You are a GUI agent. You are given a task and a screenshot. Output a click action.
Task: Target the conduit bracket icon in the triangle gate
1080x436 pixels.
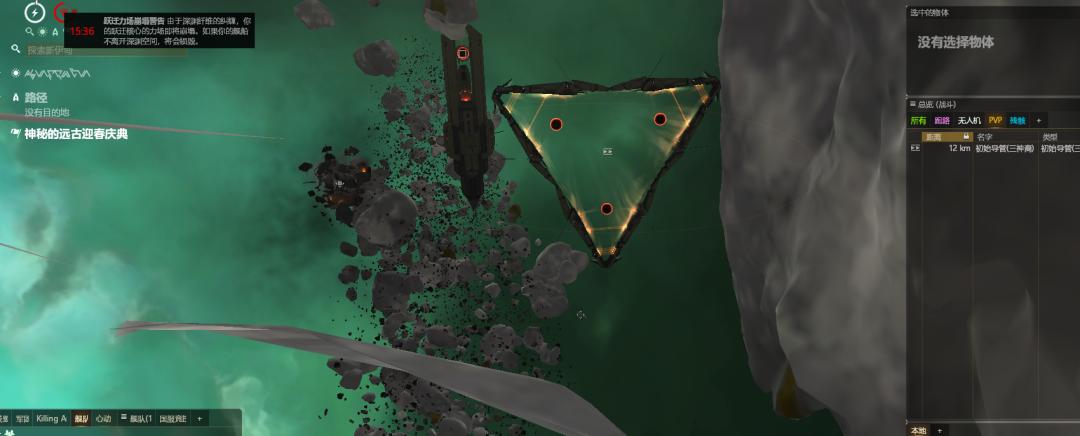[607, 151]
